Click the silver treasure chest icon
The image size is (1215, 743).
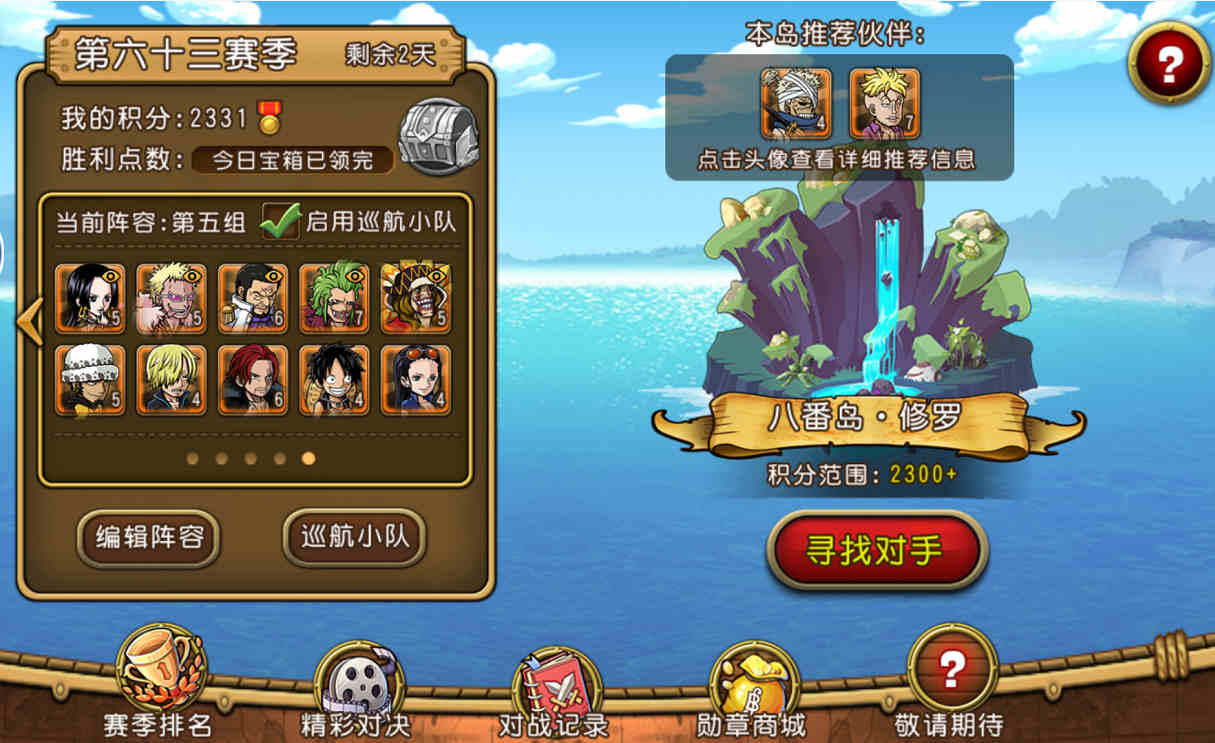click(438, 138)
